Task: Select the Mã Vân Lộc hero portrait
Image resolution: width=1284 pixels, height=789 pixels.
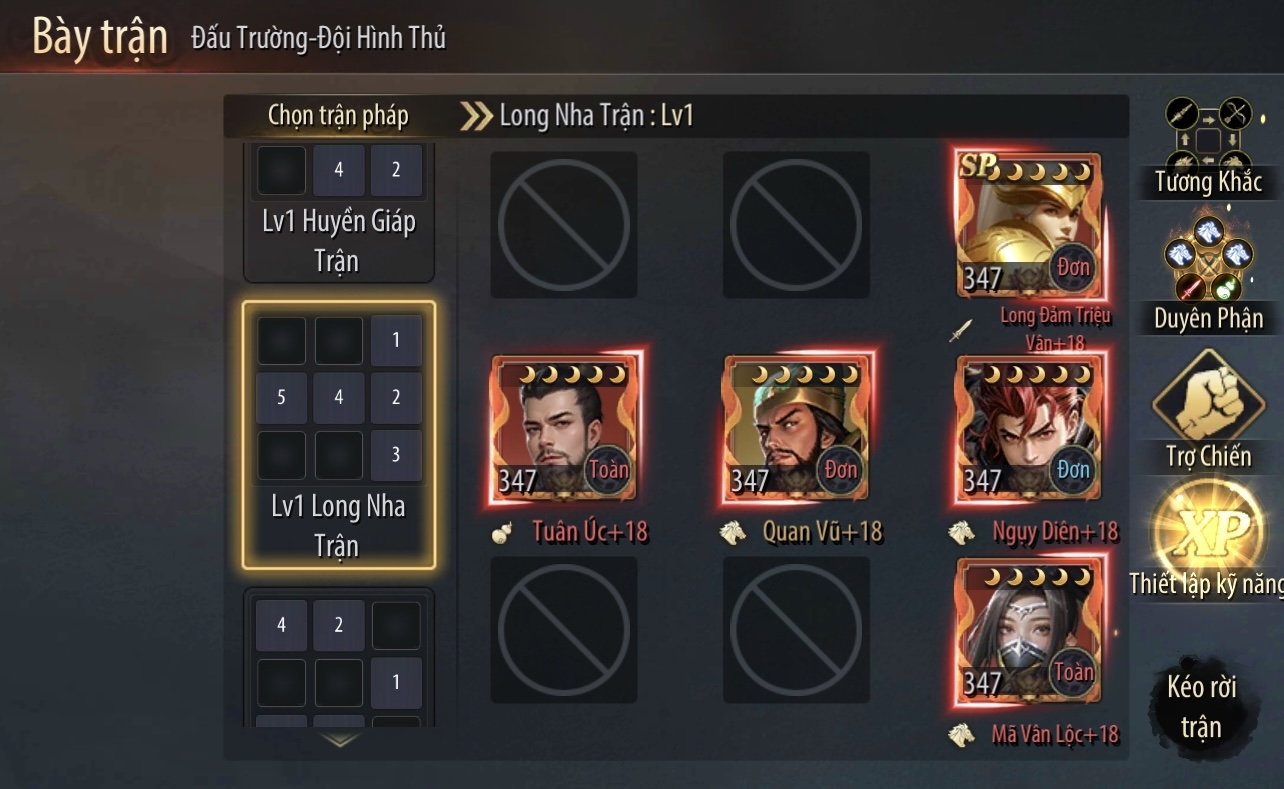Action: (1029, 630)
